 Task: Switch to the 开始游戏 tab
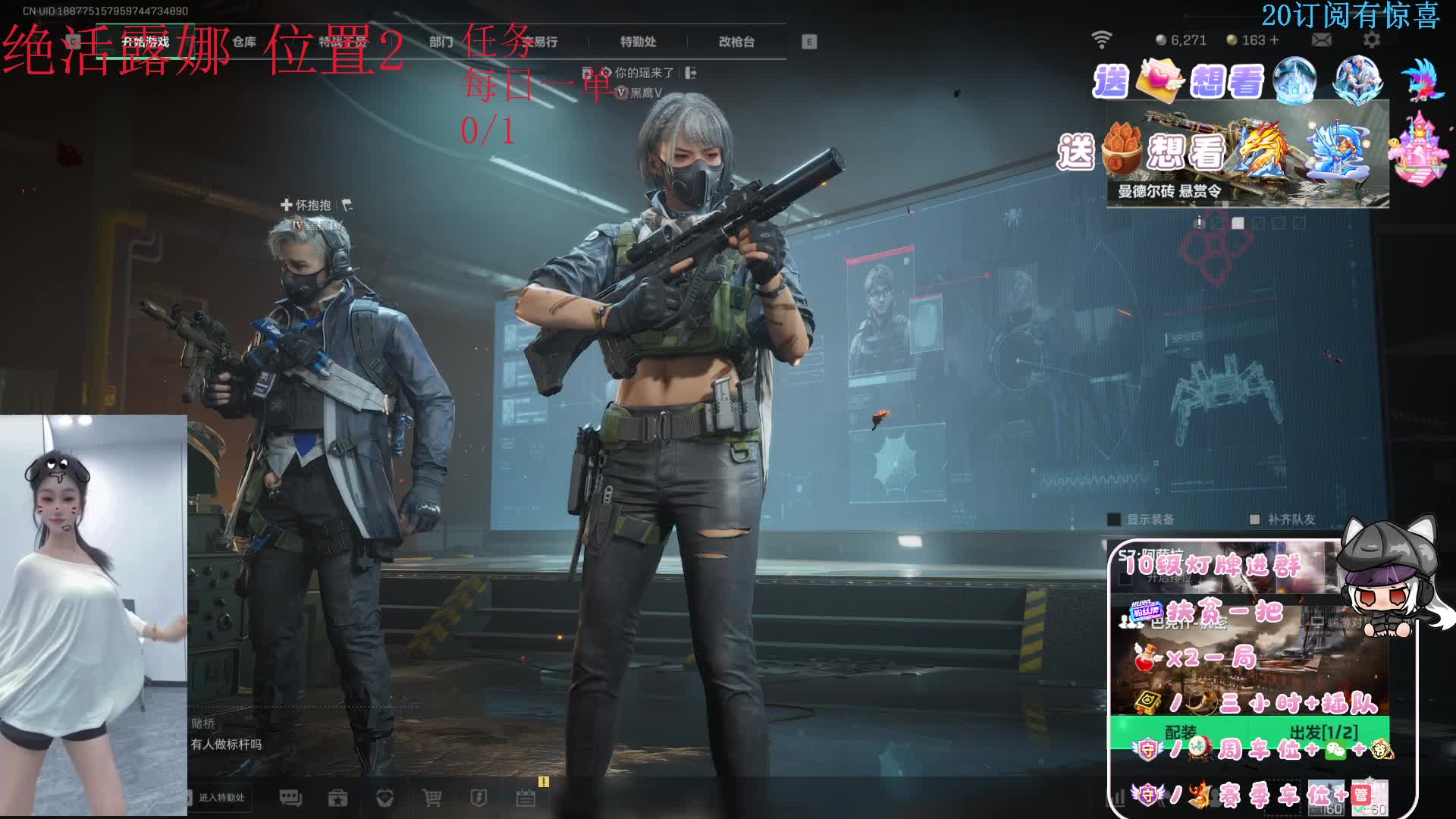pos(145,42)
